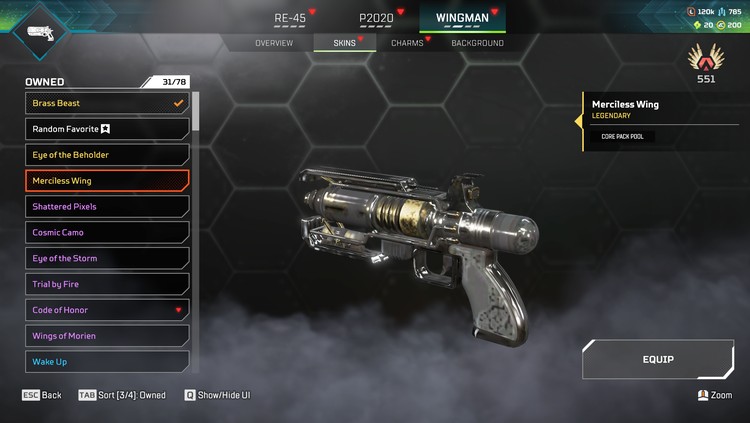Image resolution: width=750 pixels, height=423 pixels.
Task: Choose Eye of the Storm skin
Action: point(107,258)
